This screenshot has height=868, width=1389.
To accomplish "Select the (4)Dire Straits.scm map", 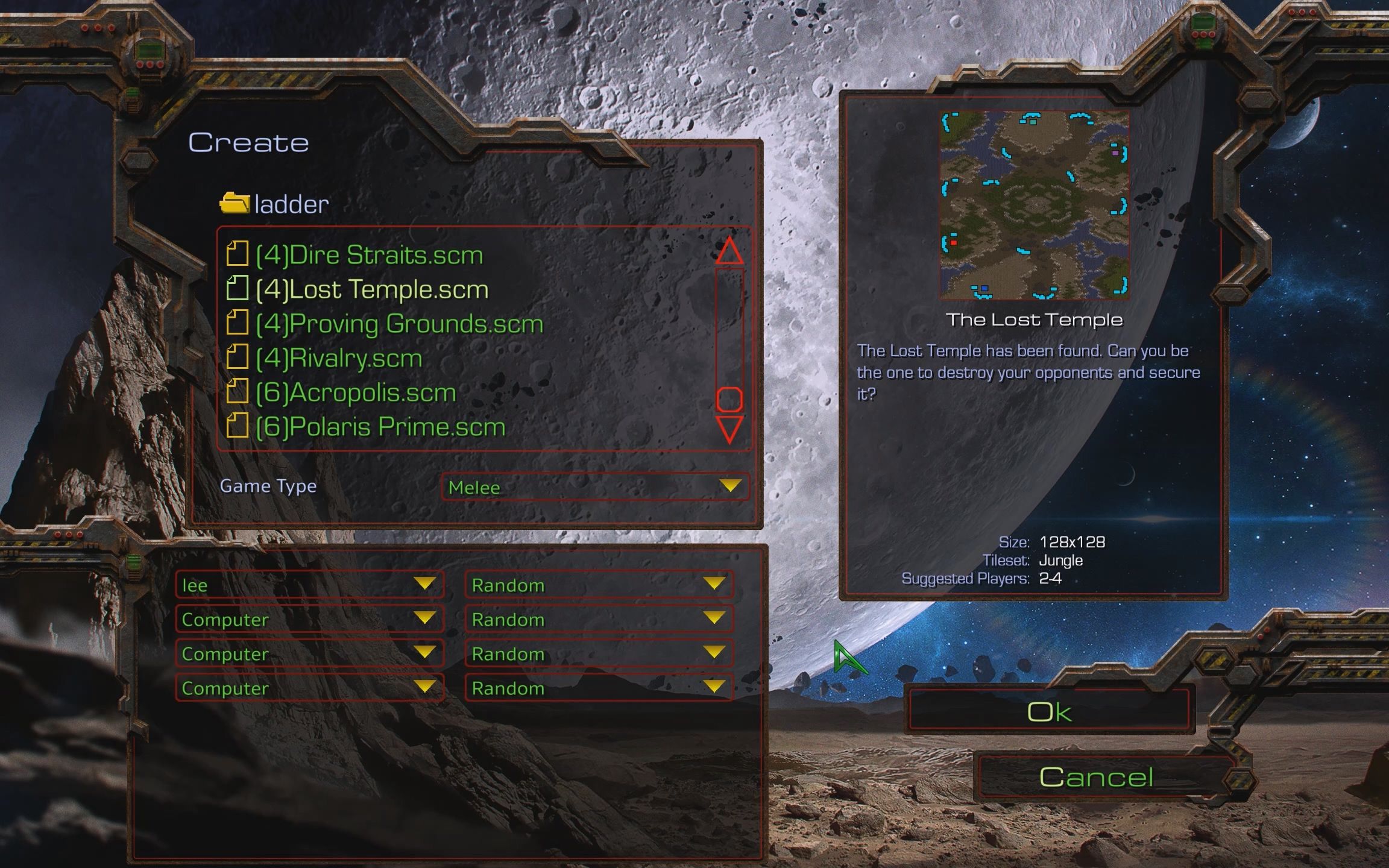I will coord(369,255).
